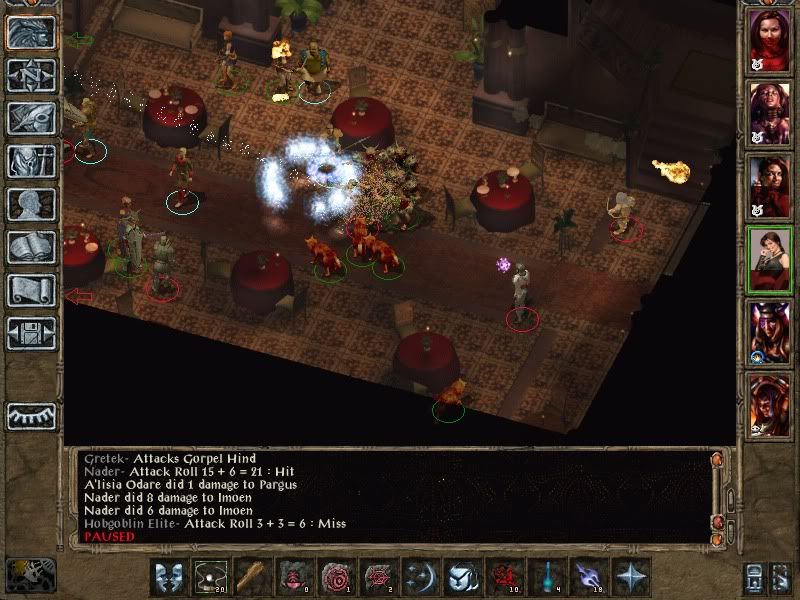The image size is (800, 600).
Task: Select the ammo slot showing 20
Action: coord(211,578)
